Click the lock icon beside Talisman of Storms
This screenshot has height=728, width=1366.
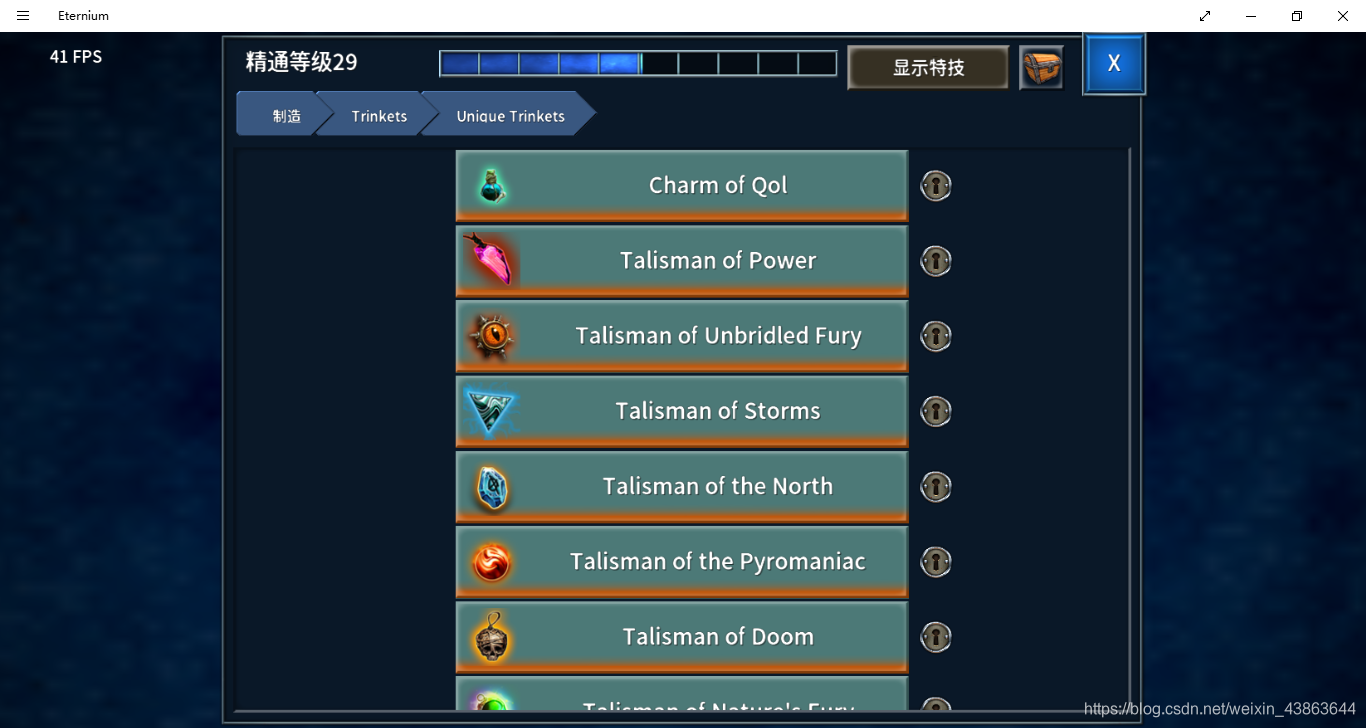tap(936, 411)
